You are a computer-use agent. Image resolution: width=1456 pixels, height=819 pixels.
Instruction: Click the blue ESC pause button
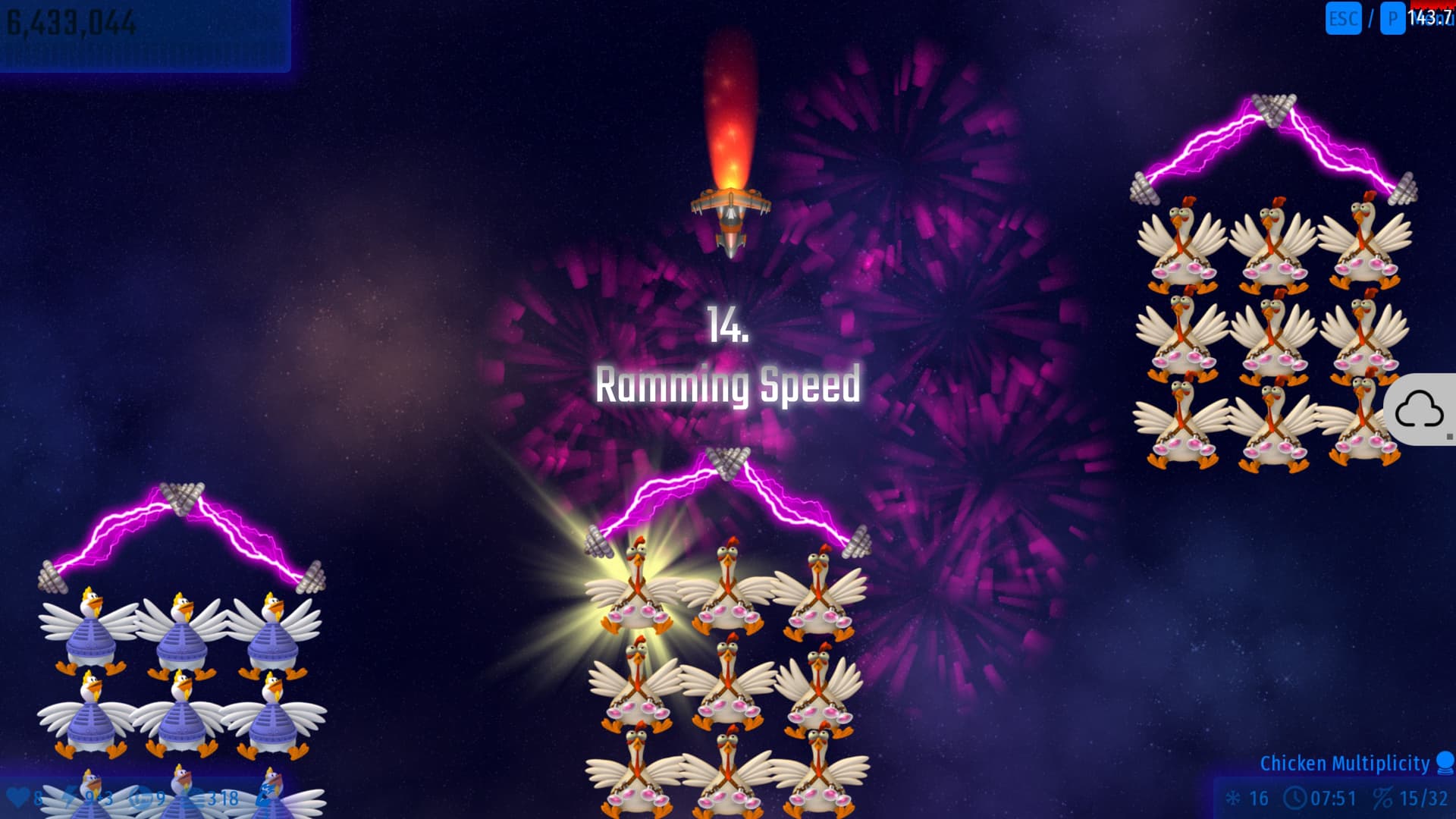1343,19
